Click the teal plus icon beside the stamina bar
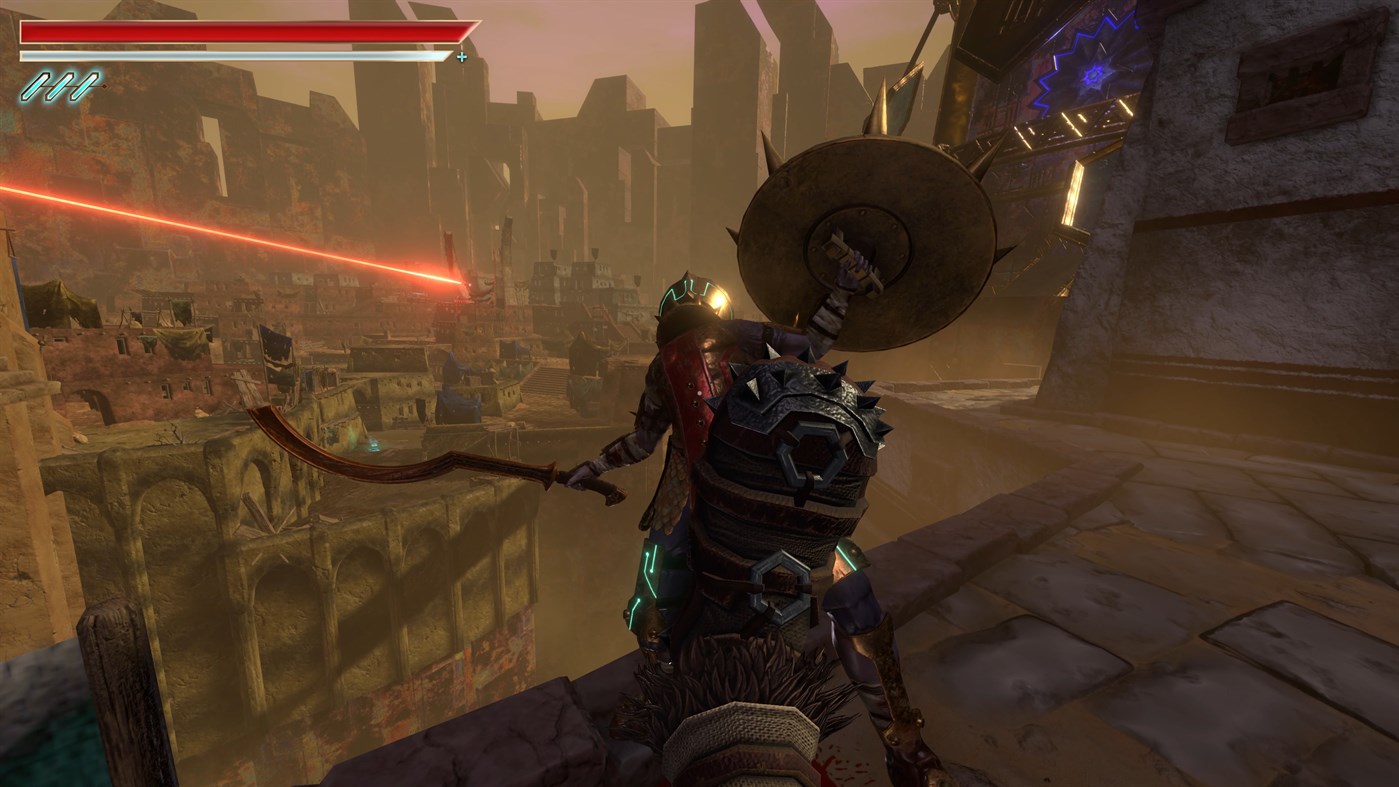This screenshot has width=1399, height=787. tap(461, 57)
